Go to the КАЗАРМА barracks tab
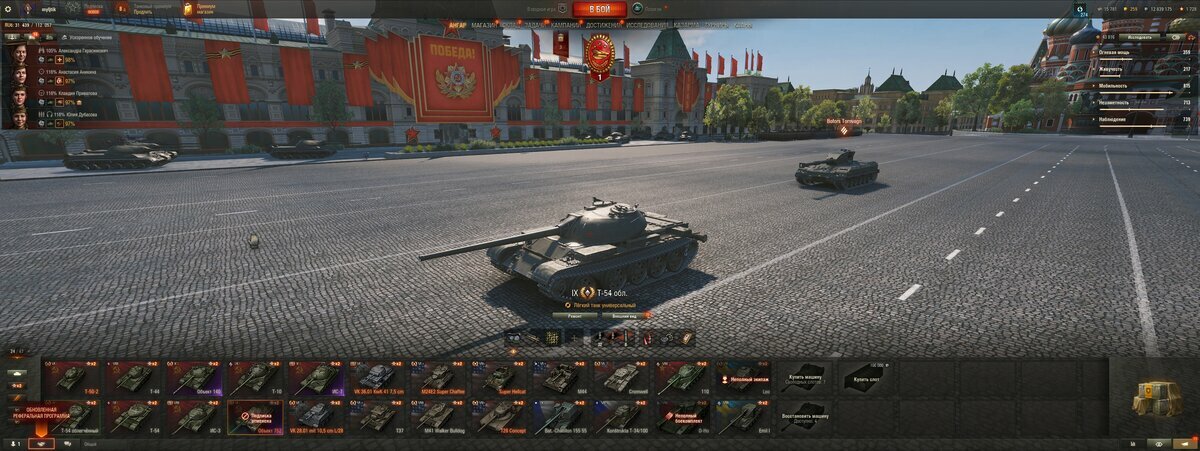Screen dimensions: 1200x451 pos(687,24)
